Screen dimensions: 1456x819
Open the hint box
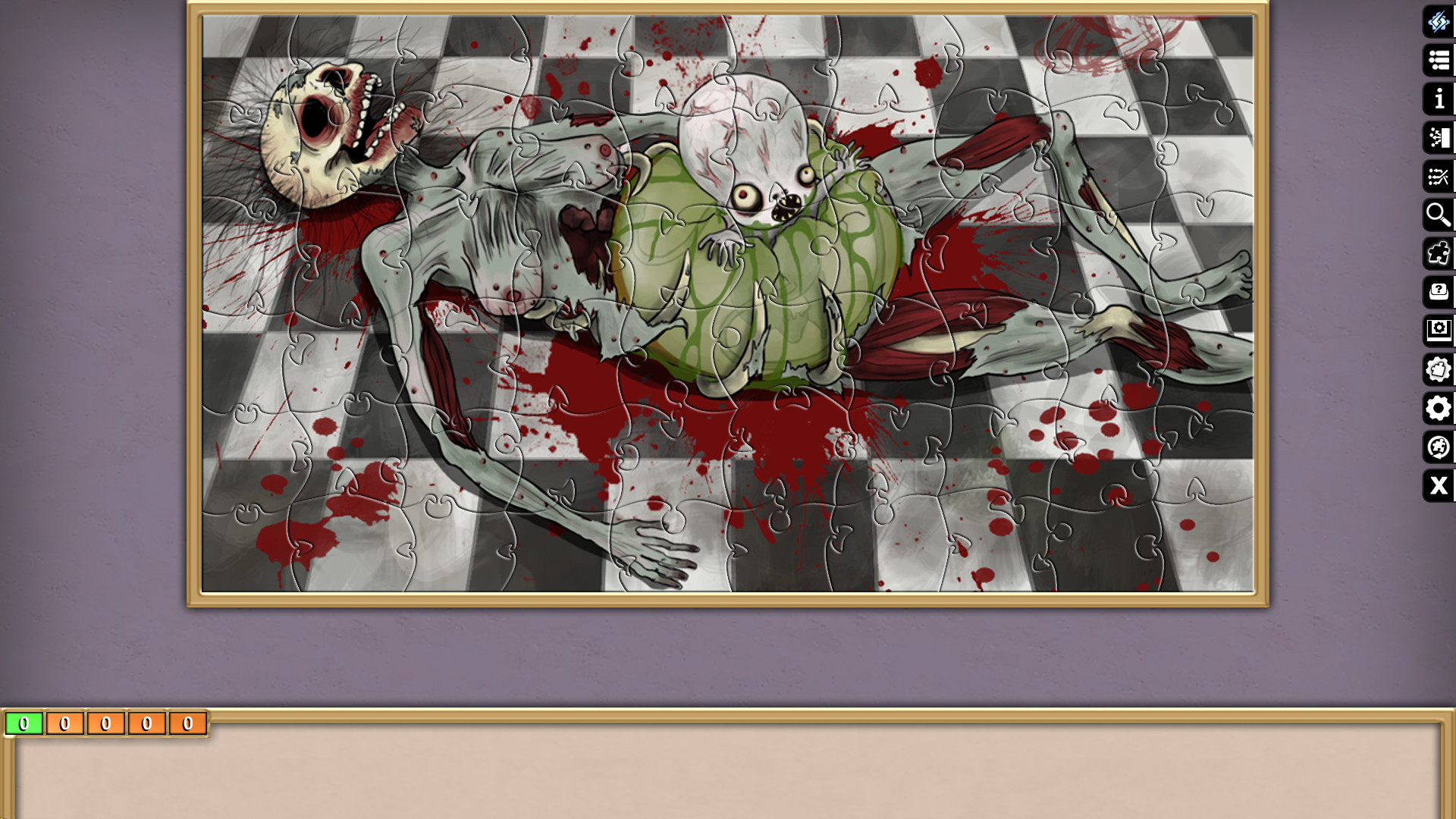1438,292
